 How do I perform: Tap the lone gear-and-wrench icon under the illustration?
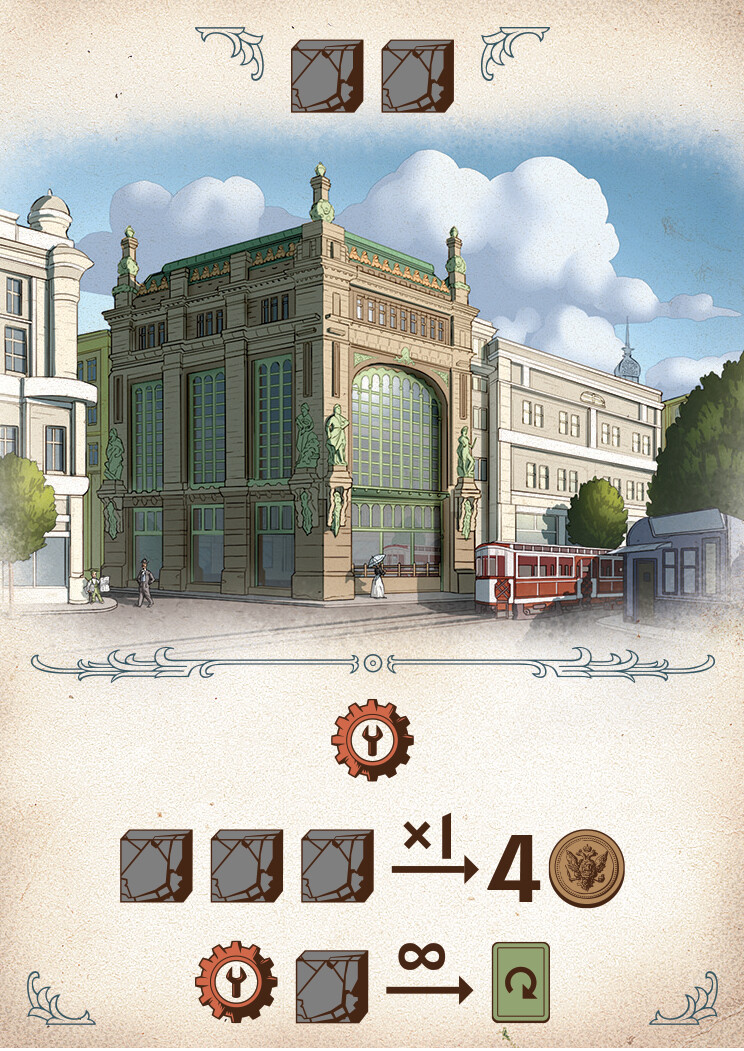pyautogui.click(x=372, y=740)
